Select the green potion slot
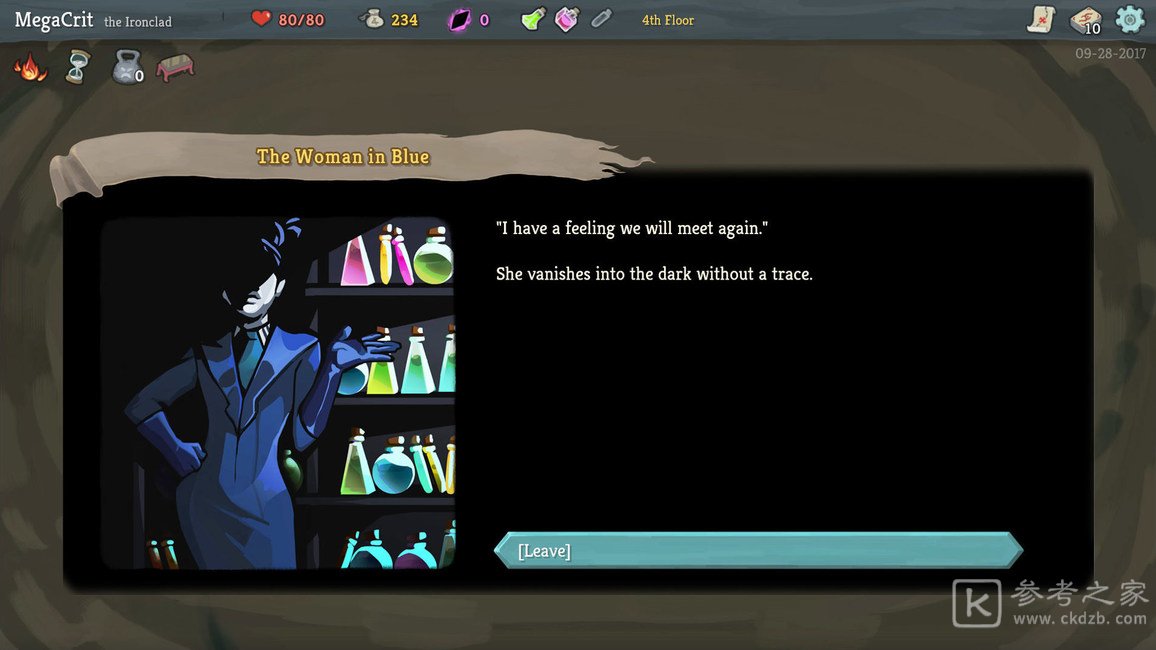 click(x=534, y=19)
